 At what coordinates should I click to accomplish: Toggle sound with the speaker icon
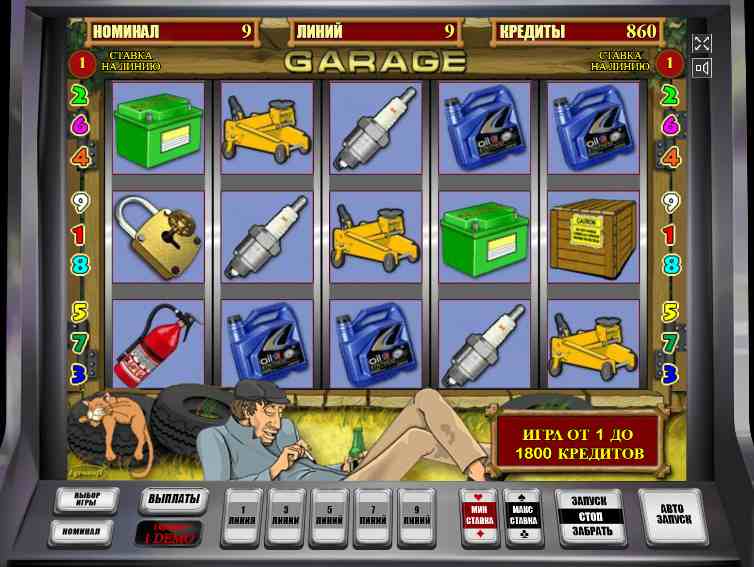pos(702,68)
